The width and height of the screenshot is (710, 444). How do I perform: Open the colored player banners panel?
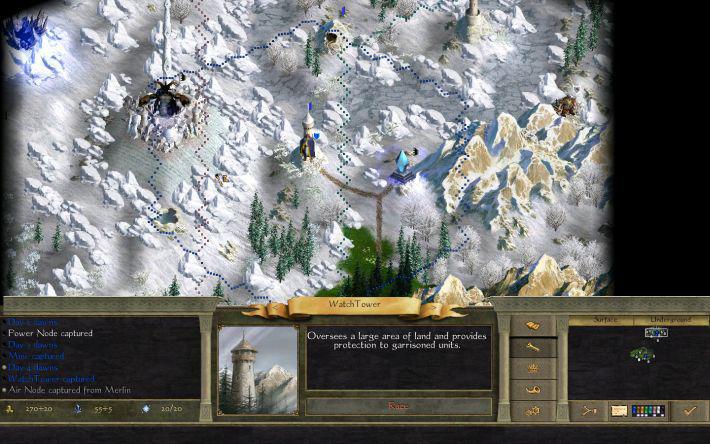648,409
